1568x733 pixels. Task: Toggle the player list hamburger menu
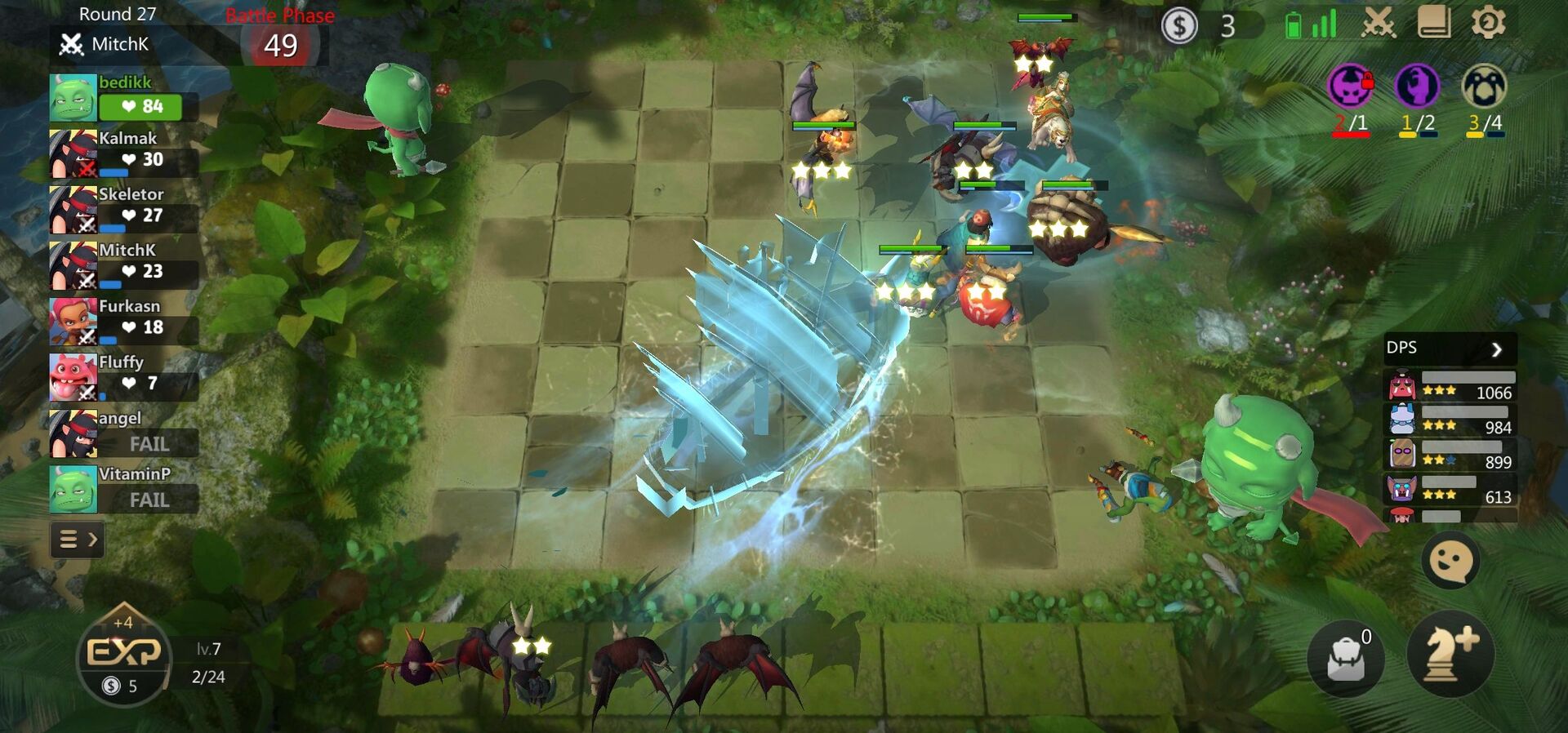point(69,540)
